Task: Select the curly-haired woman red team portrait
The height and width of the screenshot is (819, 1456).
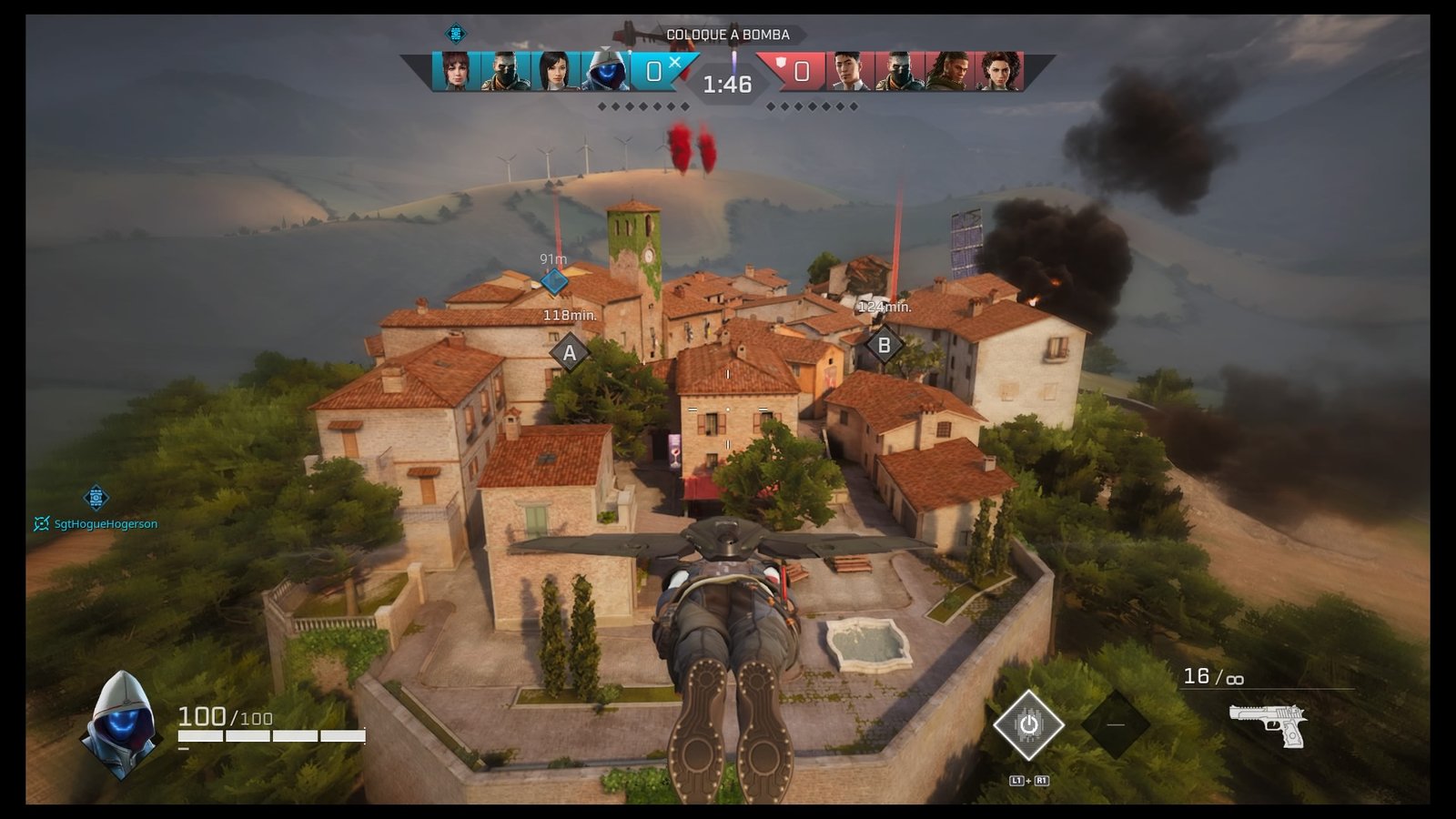Action: 998,71
